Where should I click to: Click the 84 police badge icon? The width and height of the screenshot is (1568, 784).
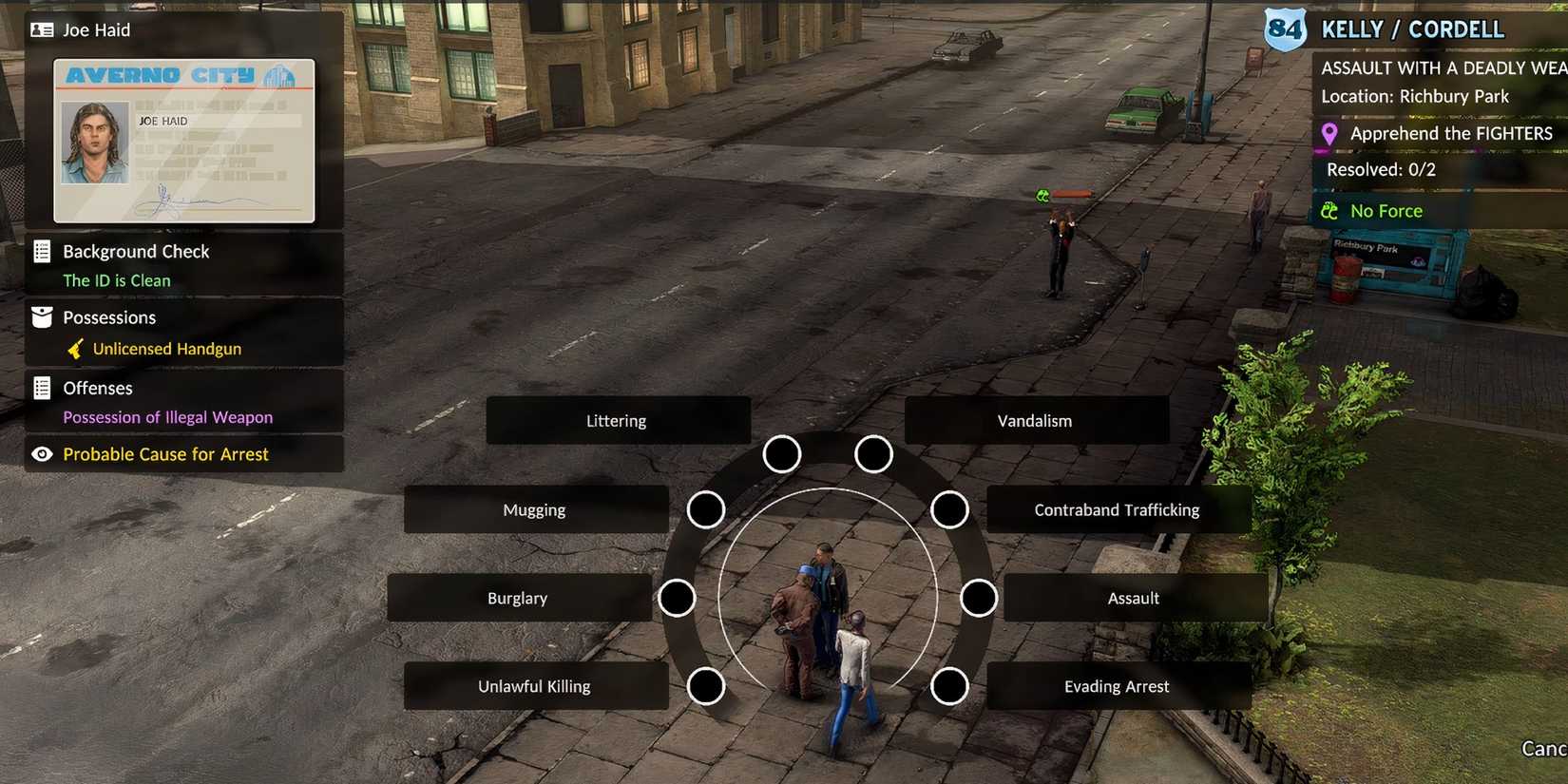point(1285,29)
